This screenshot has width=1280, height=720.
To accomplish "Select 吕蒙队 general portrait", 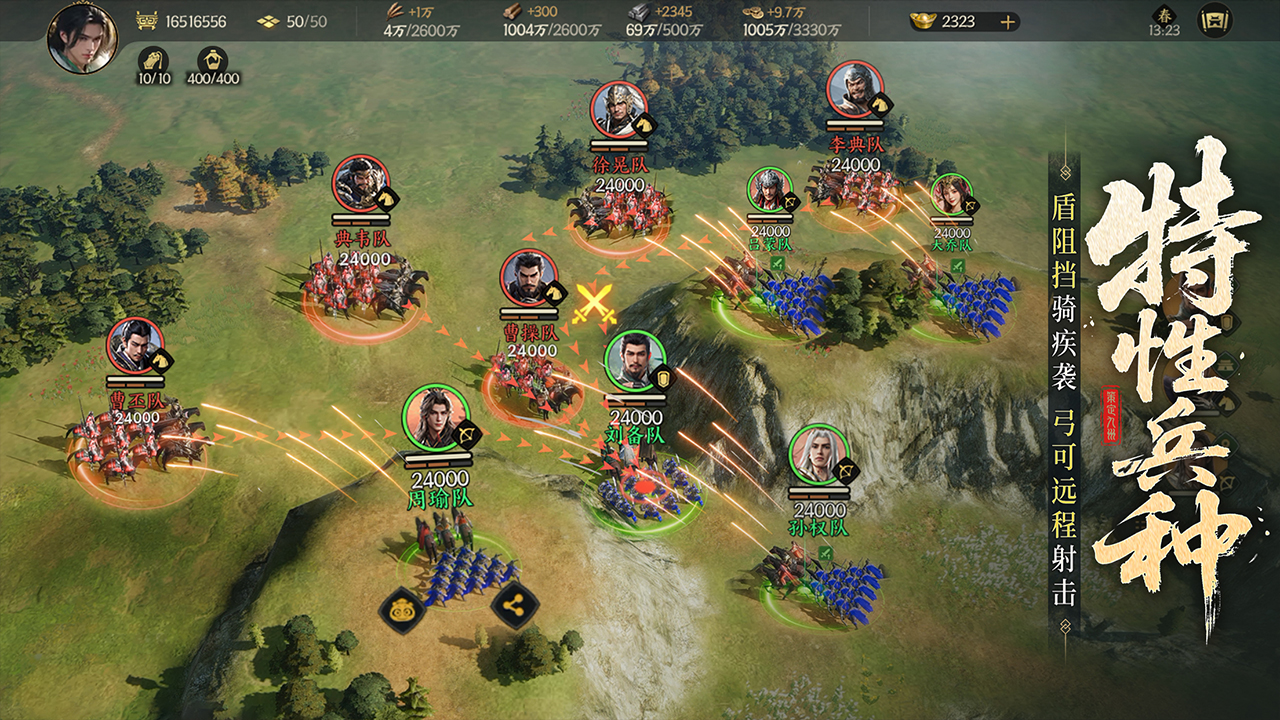I will 768,190.
